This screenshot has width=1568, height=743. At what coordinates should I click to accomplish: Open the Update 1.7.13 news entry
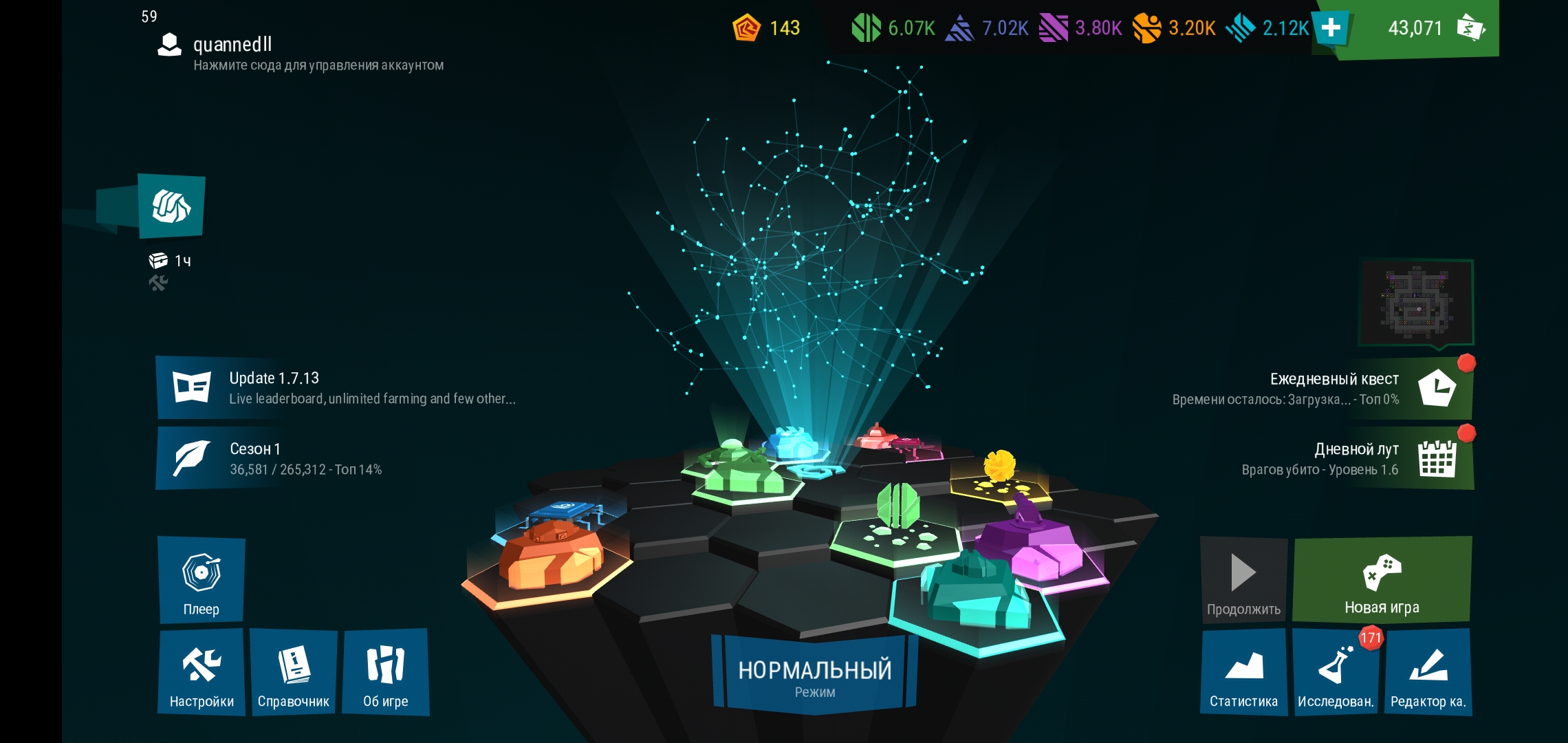pos(337,388)
